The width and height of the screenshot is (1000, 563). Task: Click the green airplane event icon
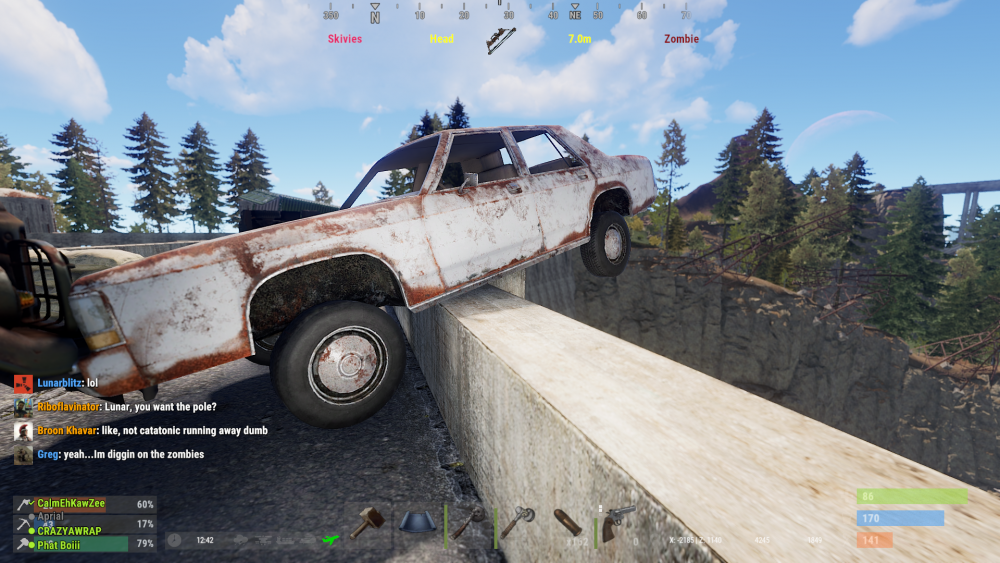coord(330,540)
